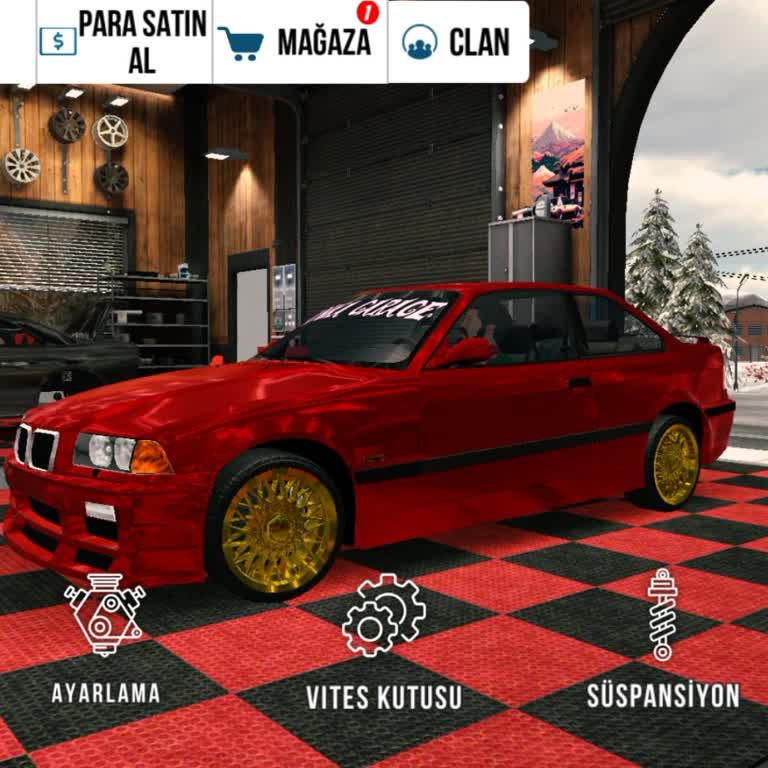Open the Para Satın Al purchase menu

[x=124, y=42]
